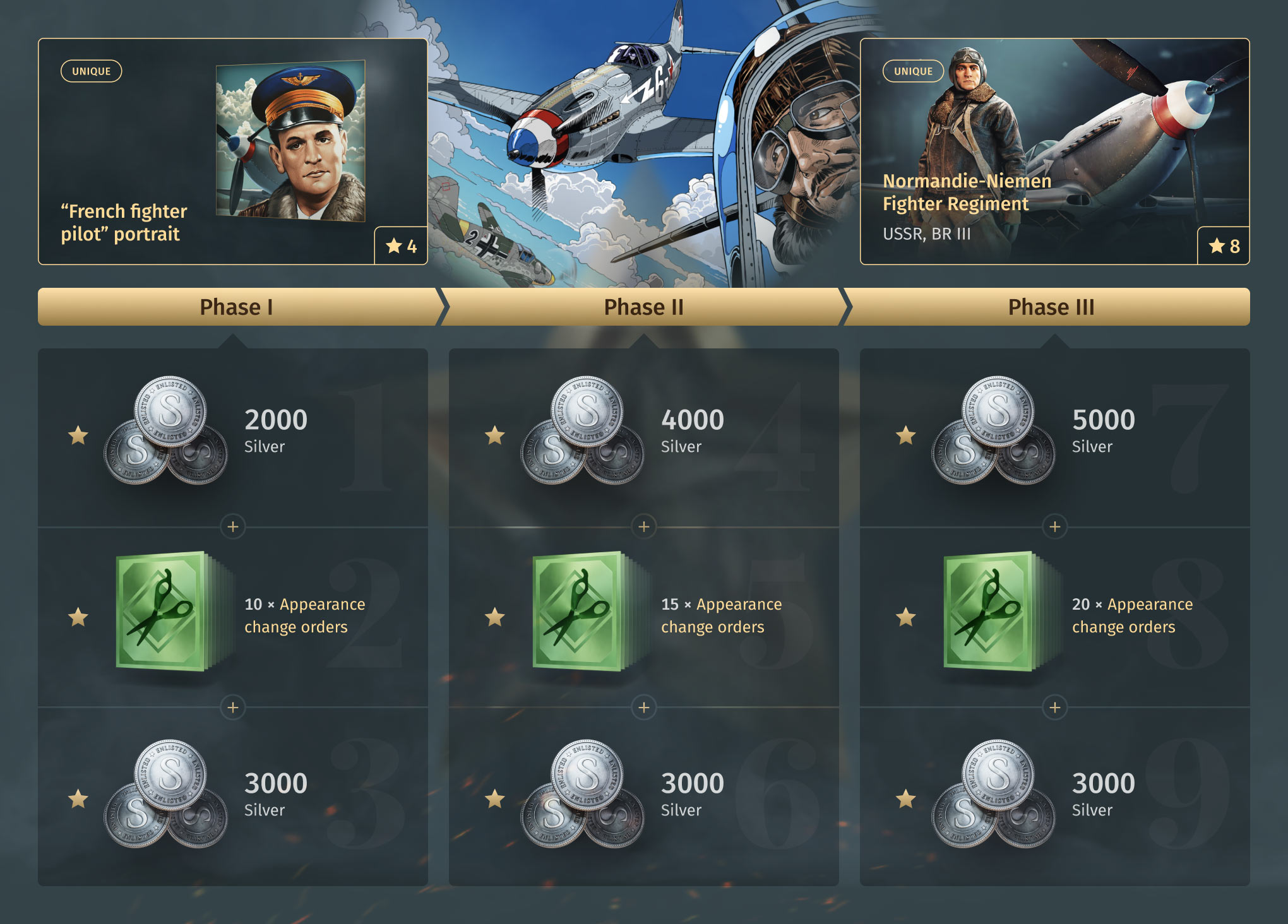Select the 2000 Silver reward

point(232,435)
